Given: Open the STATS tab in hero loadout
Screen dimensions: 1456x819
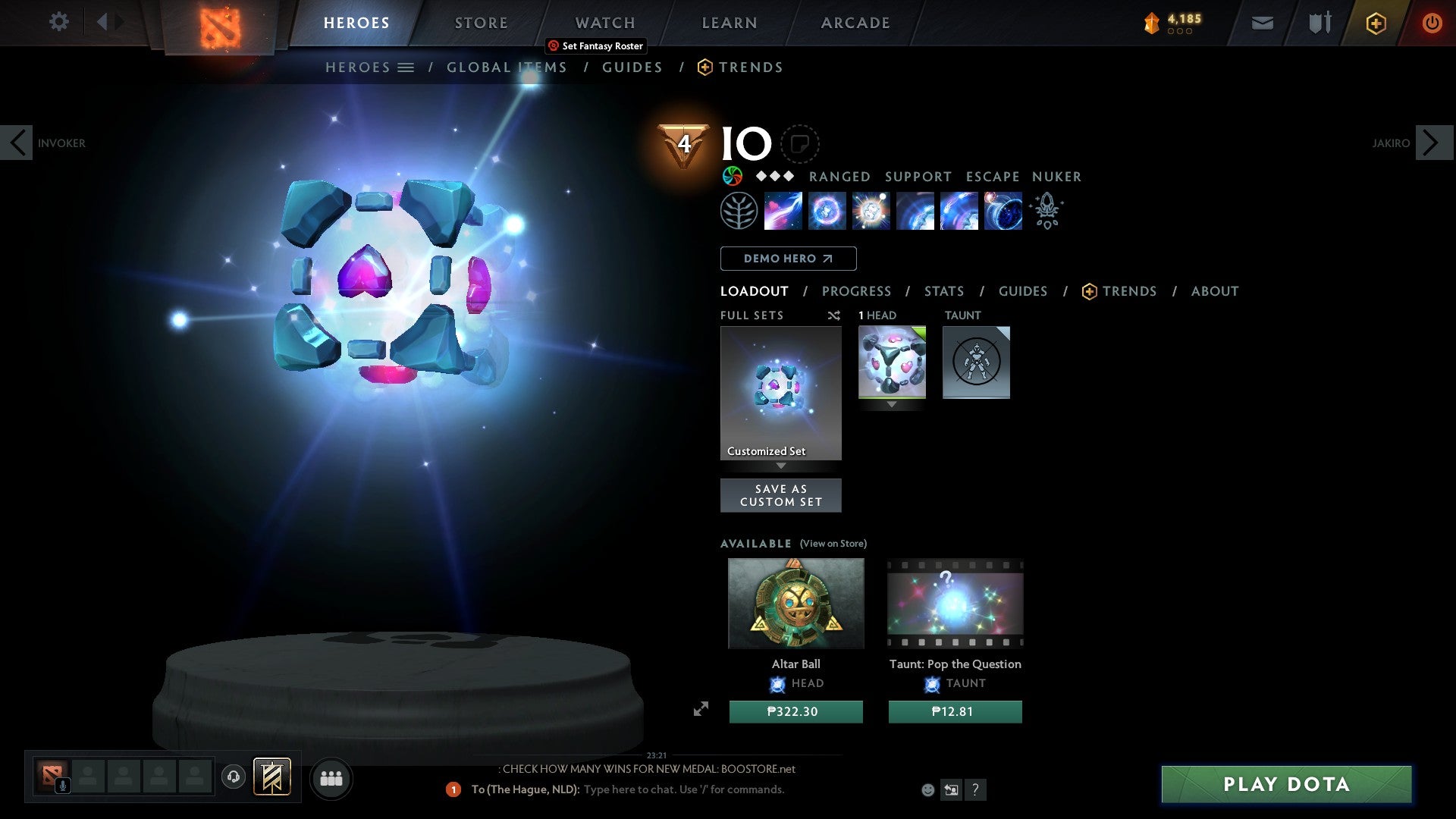Looking at the screenshot, I should point(943,291).
